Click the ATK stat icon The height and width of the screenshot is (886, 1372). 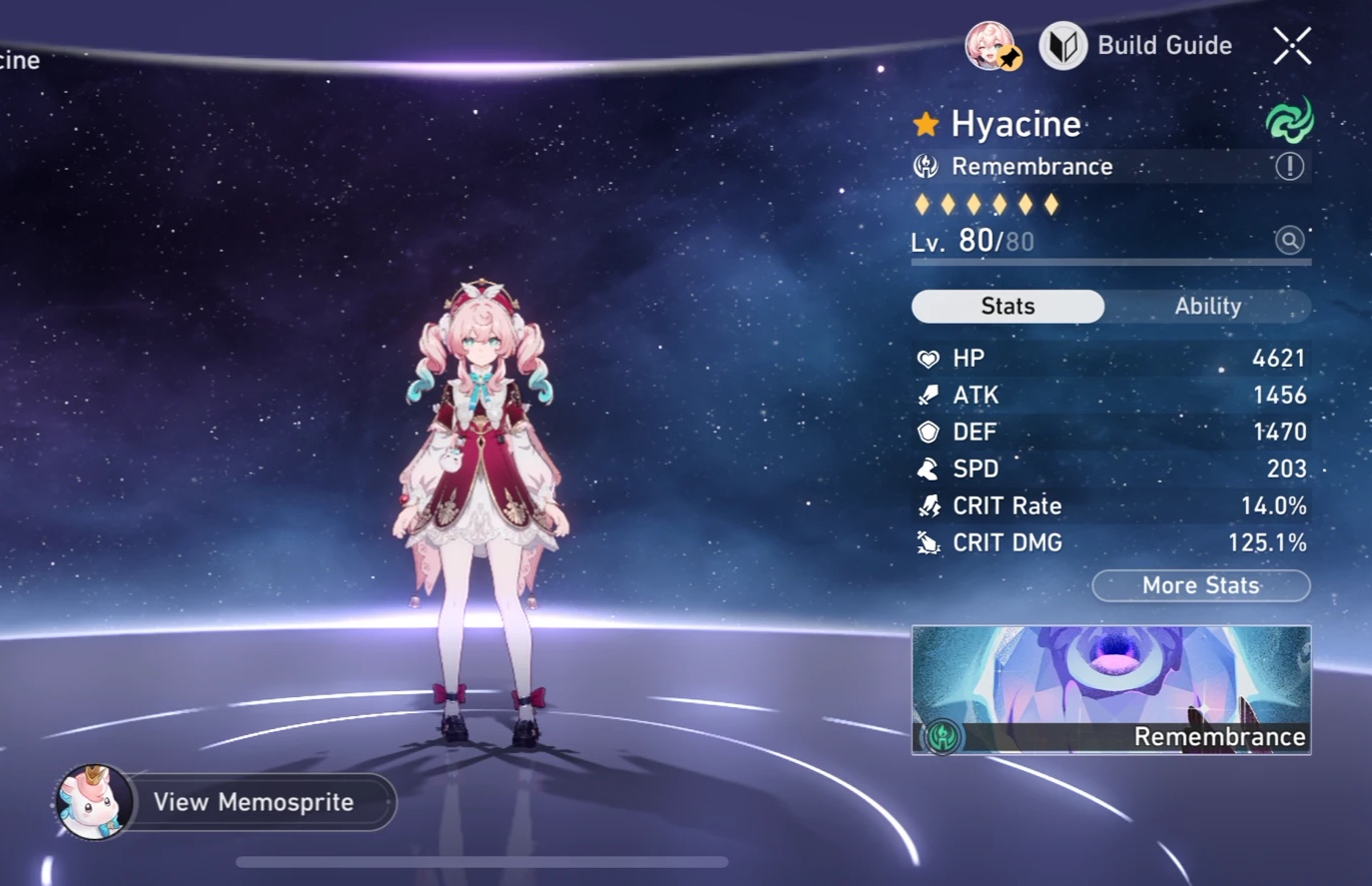[x=928, y=395]
